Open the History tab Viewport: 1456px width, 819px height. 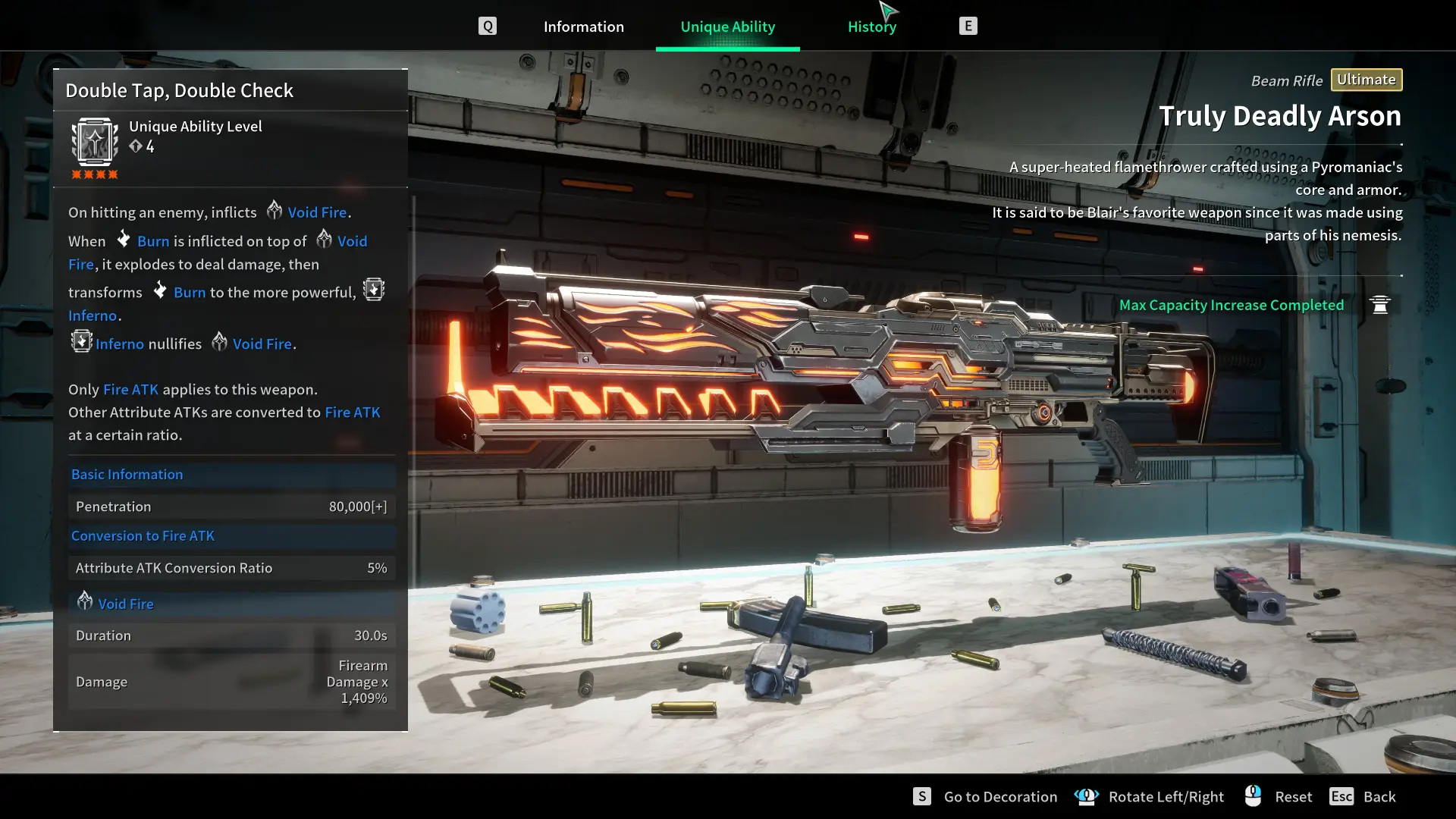(871, 27)
